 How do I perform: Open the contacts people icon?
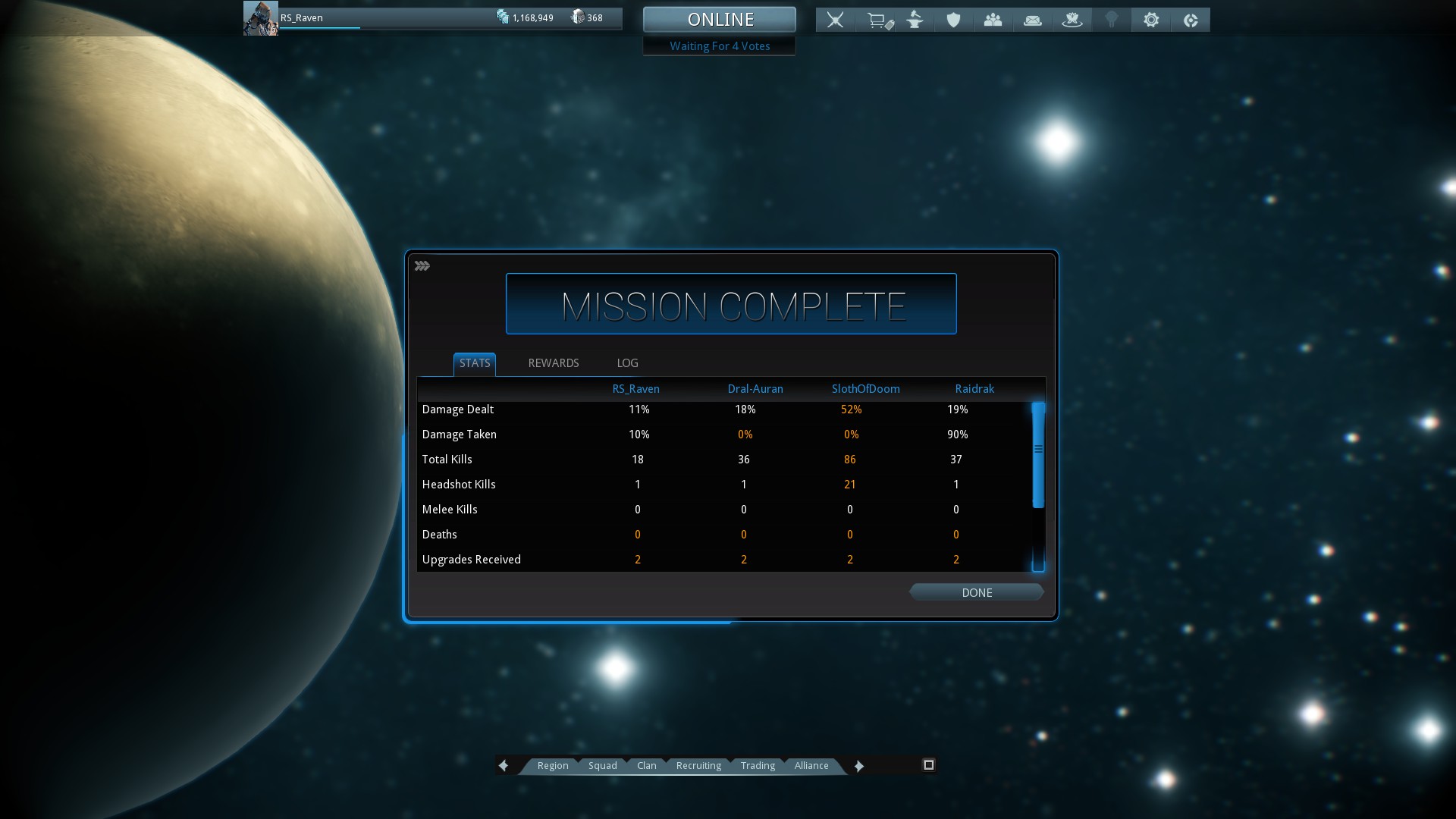coord(993,20)
